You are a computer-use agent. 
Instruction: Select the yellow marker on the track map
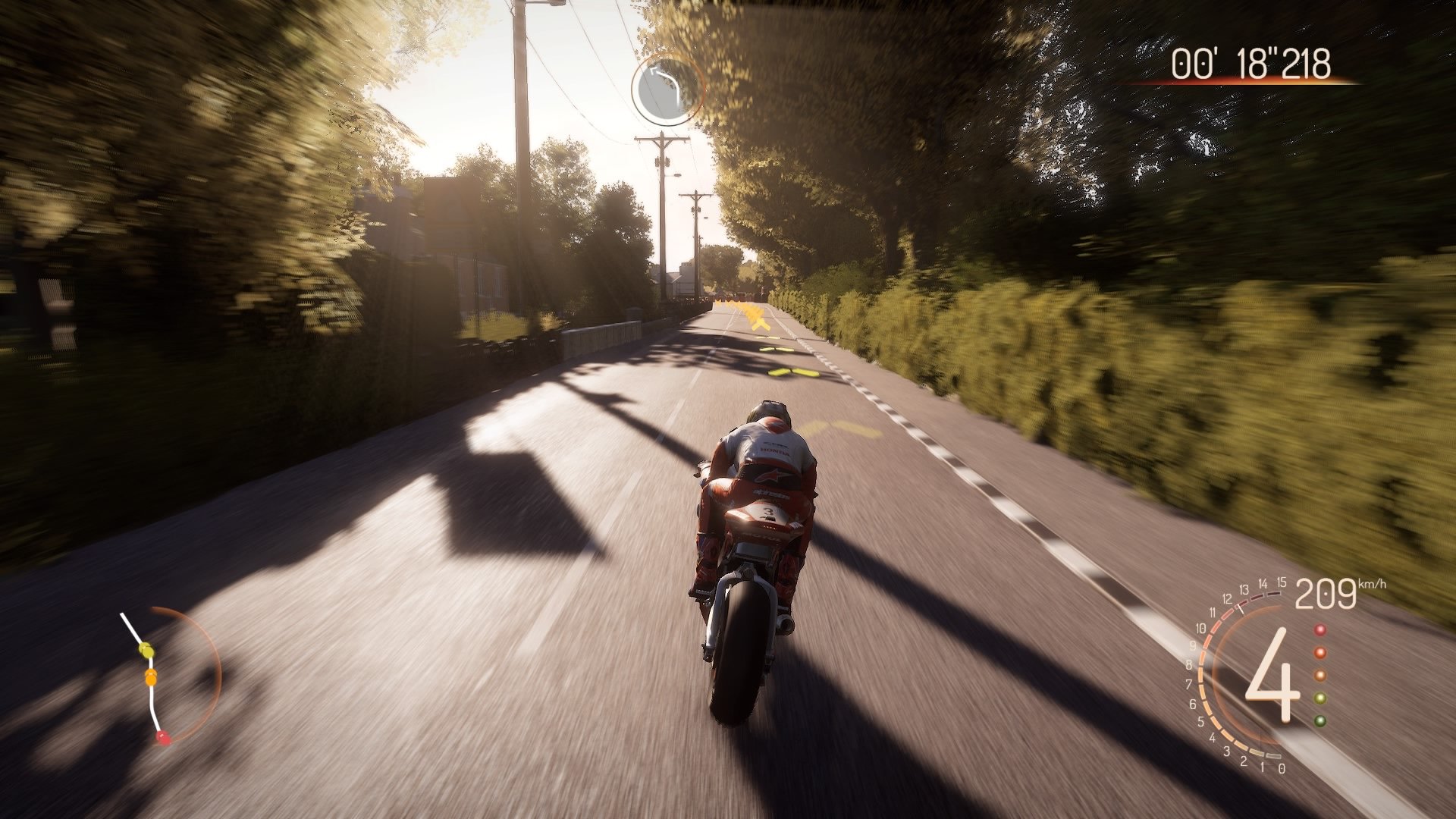click(x=146, y=649)
